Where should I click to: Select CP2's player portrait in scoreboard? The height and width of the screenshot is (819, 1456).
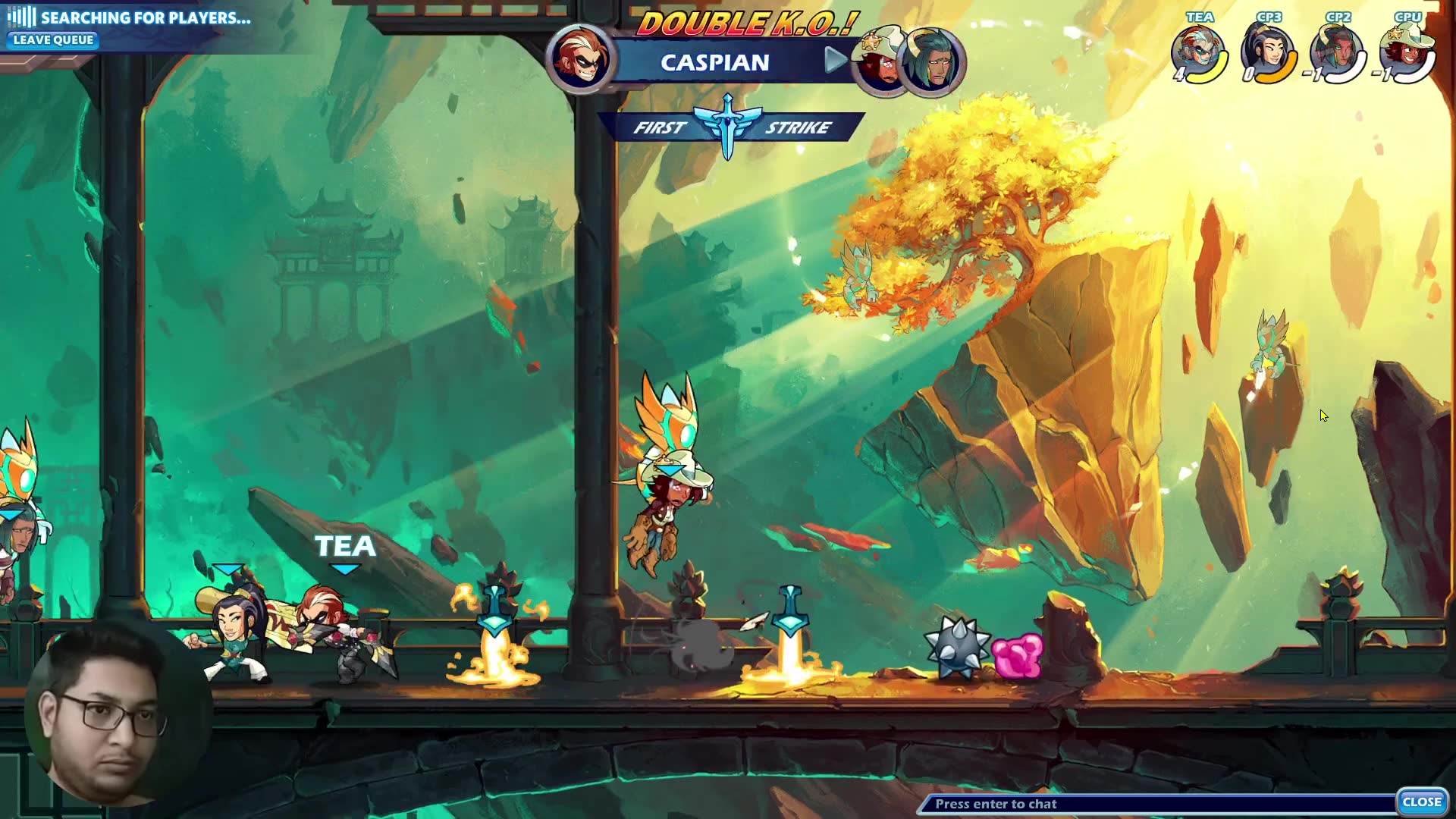point(1336,52)
